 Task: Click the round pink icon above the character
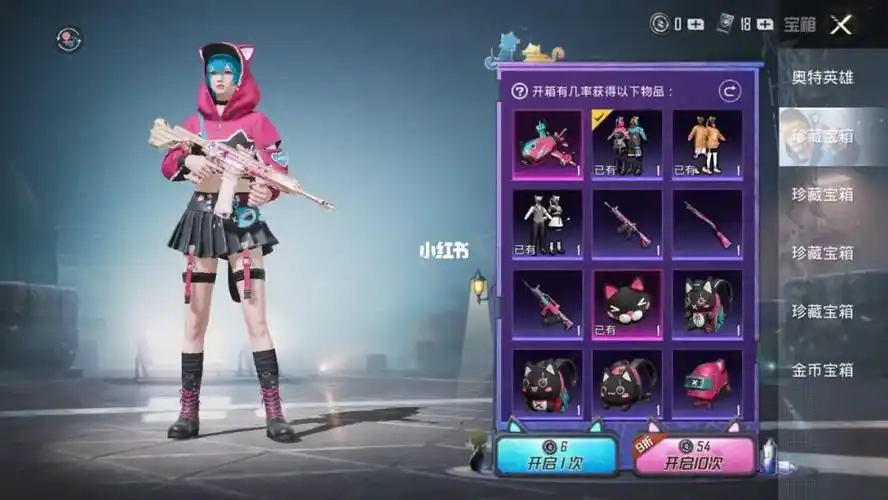(x=69, y=39)
